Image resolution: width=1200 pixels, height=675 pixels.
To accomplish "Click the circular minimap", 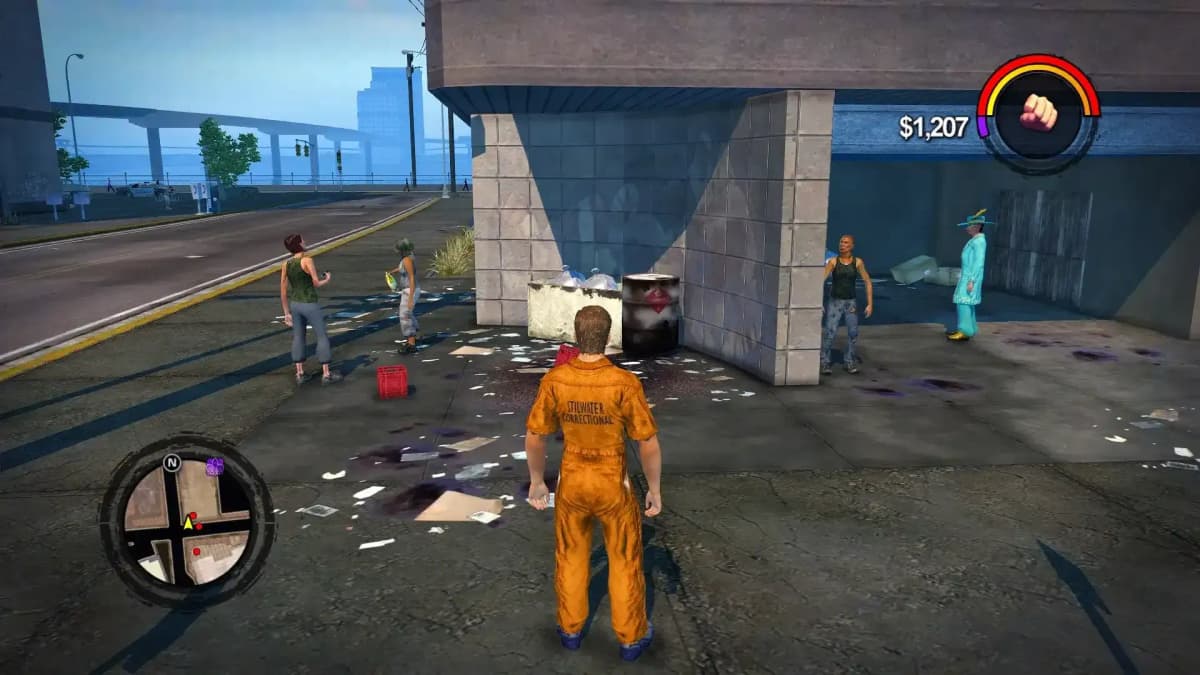I will (187, 520).
